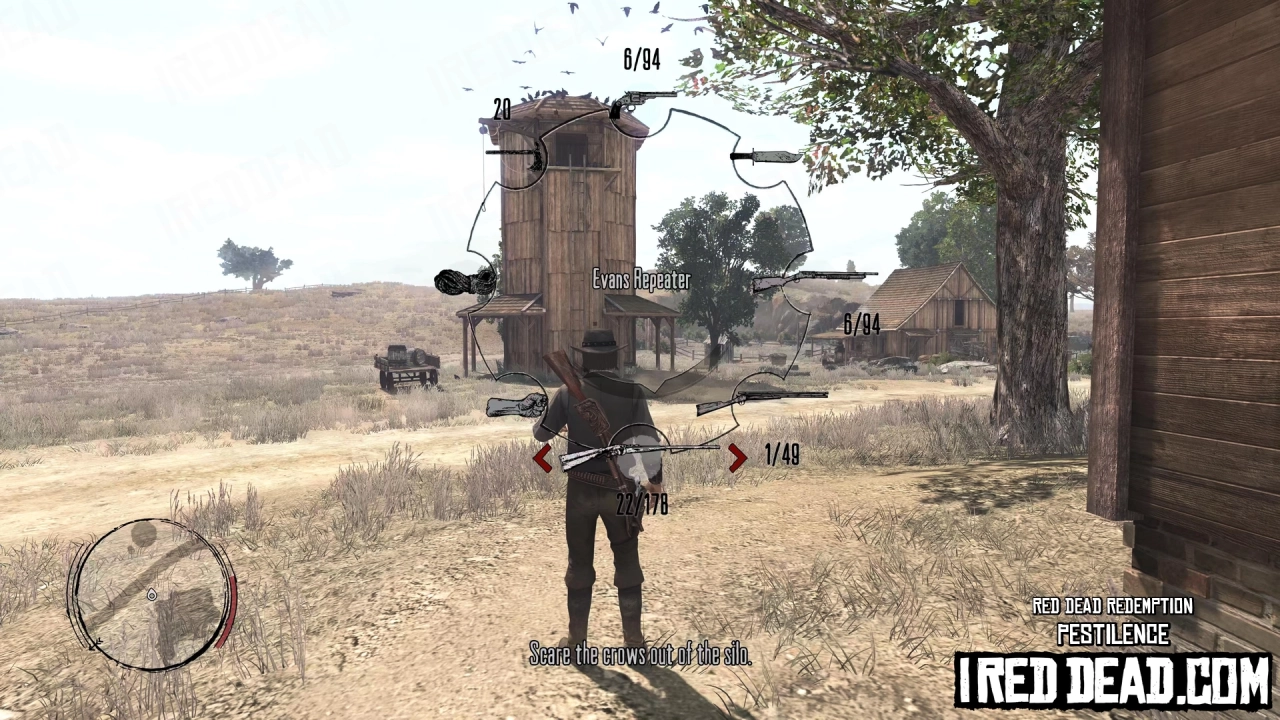Open the previous weapon variant with the chevron

pos(543,457)
